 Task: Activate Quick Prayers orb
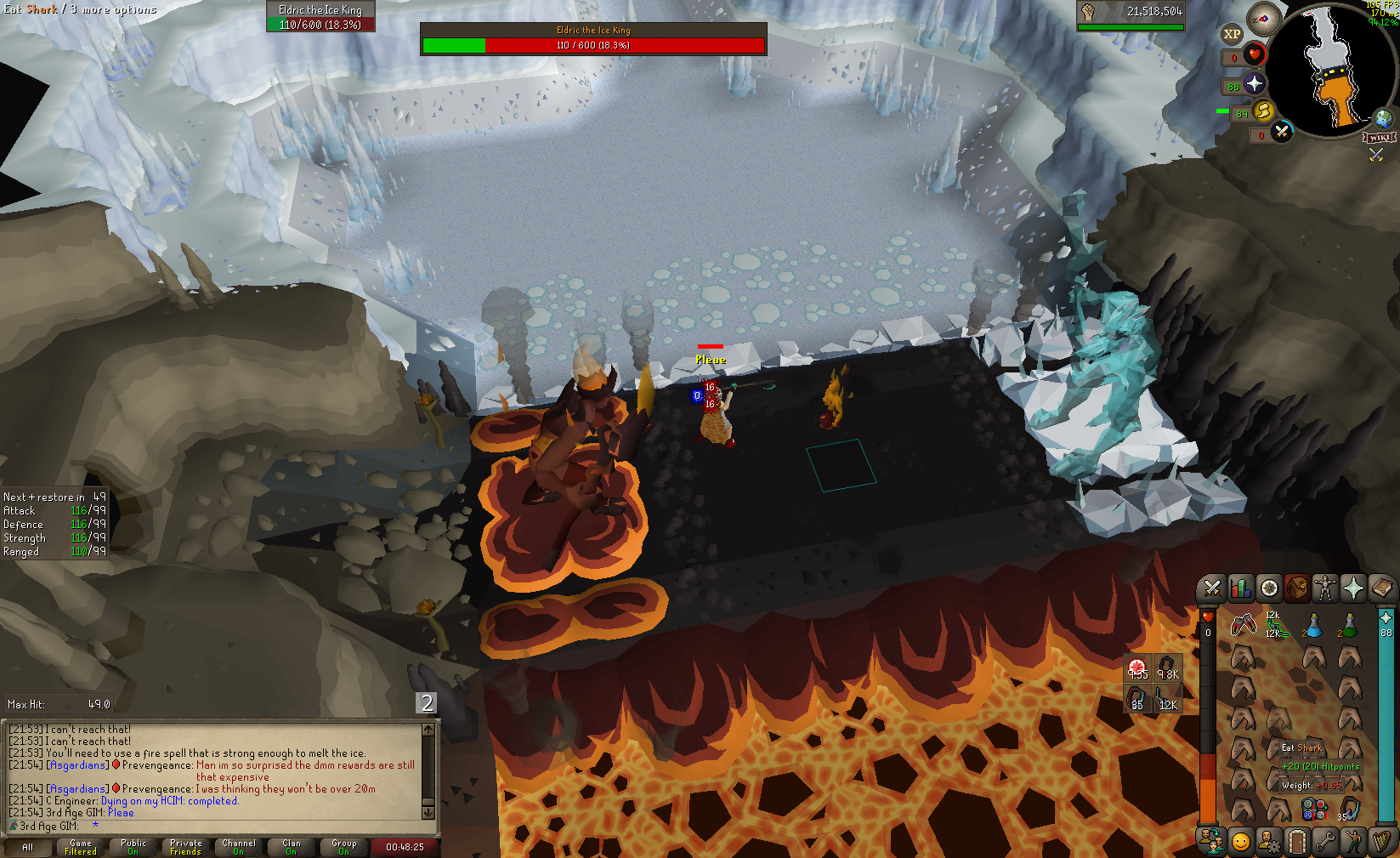coord(1255,84)
